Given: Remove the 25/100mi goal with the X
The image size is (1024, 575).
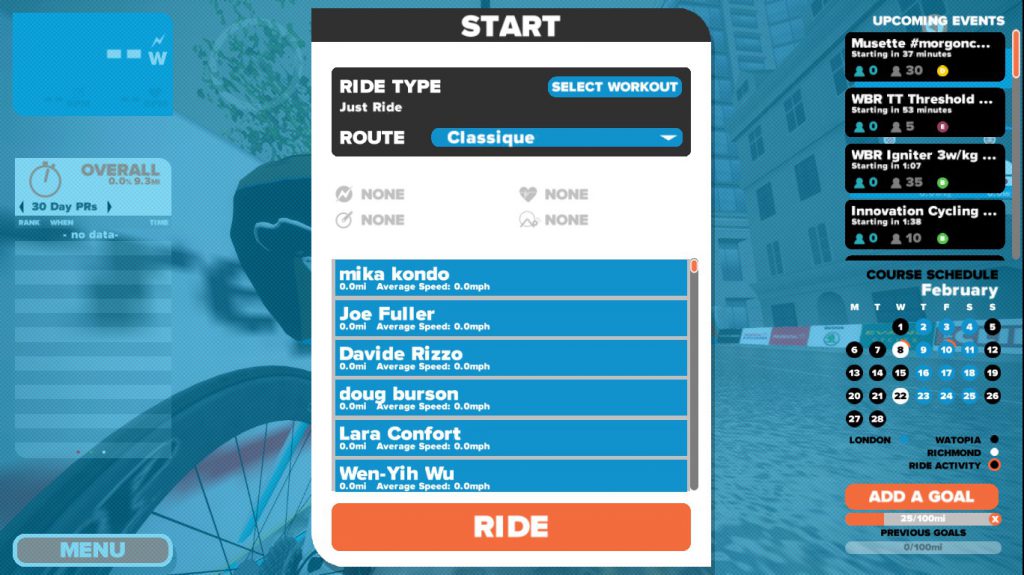Looking at the screenshot, I should click(994, 519).
